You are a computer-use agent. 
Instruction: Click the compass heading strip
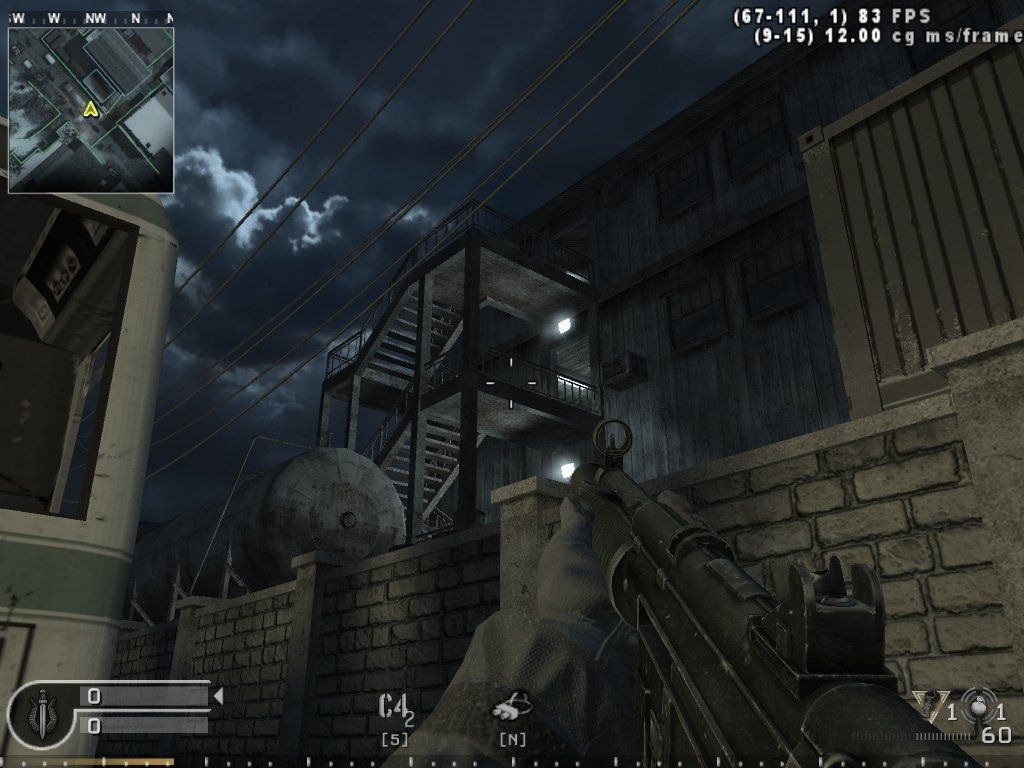tap(91, 18)
